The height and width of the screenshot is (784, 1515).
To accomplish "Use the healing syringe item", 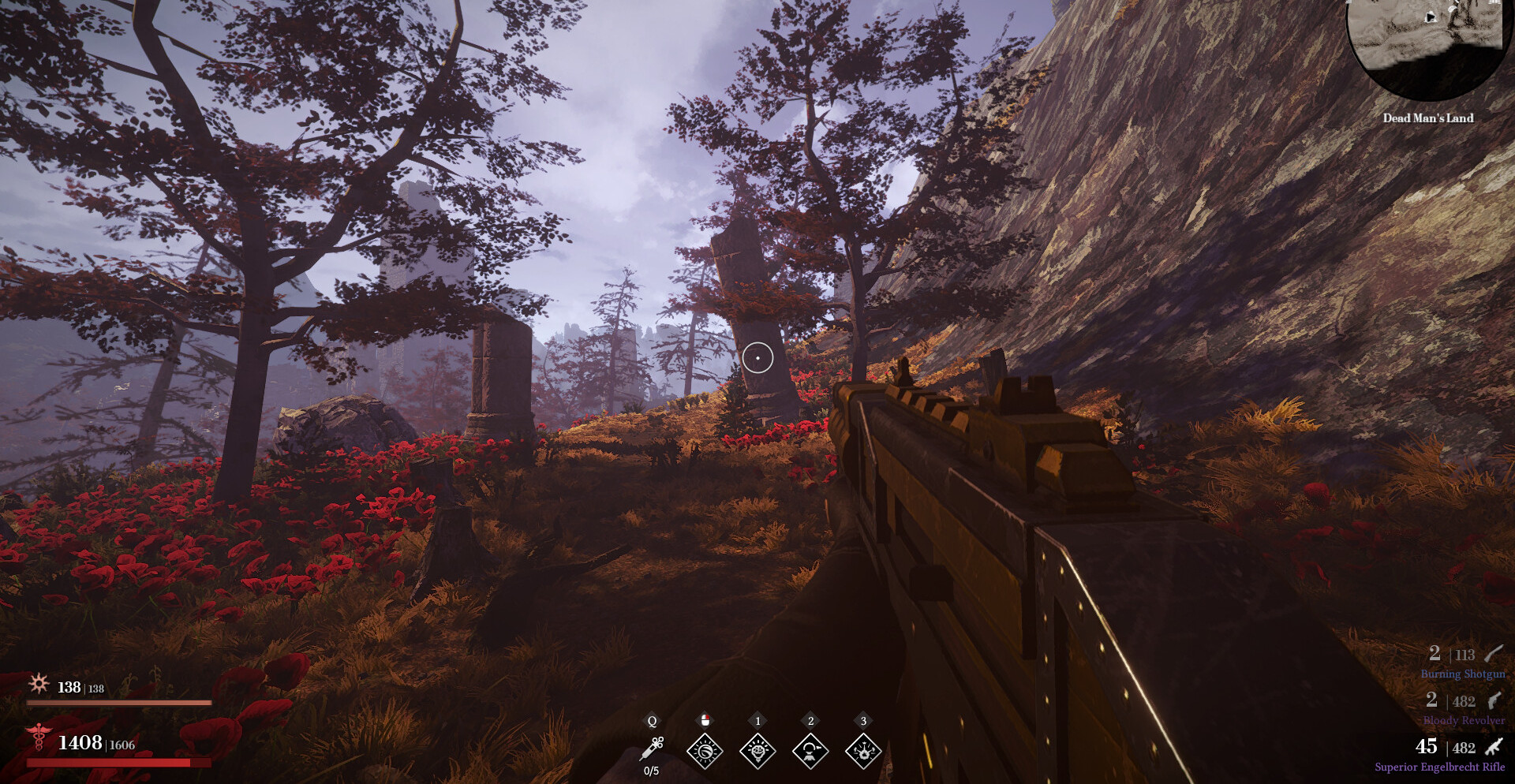I will (x=652, y=749).
